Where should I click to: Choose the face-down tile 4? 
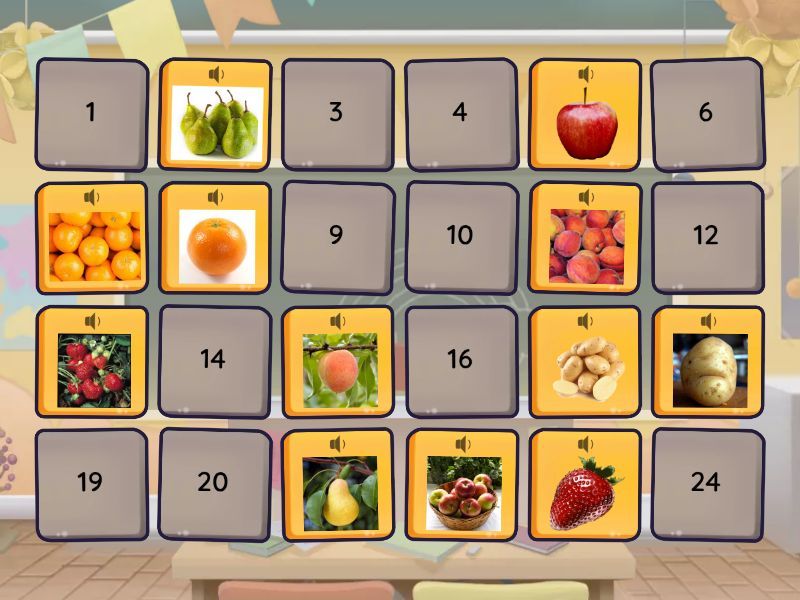pos(460,113)
